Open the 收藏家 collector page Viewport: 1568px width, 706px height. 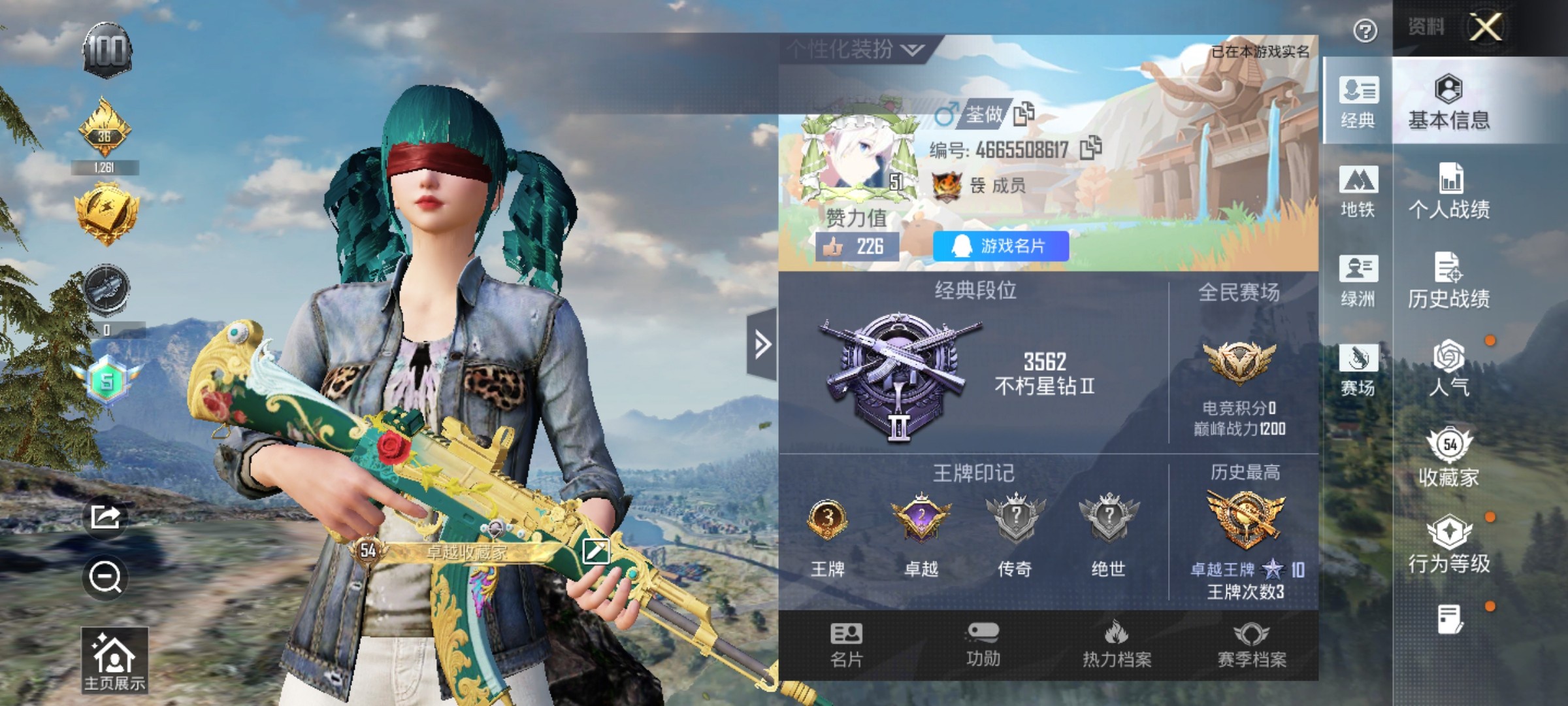pyautogui.click(x=1448, y=458)
